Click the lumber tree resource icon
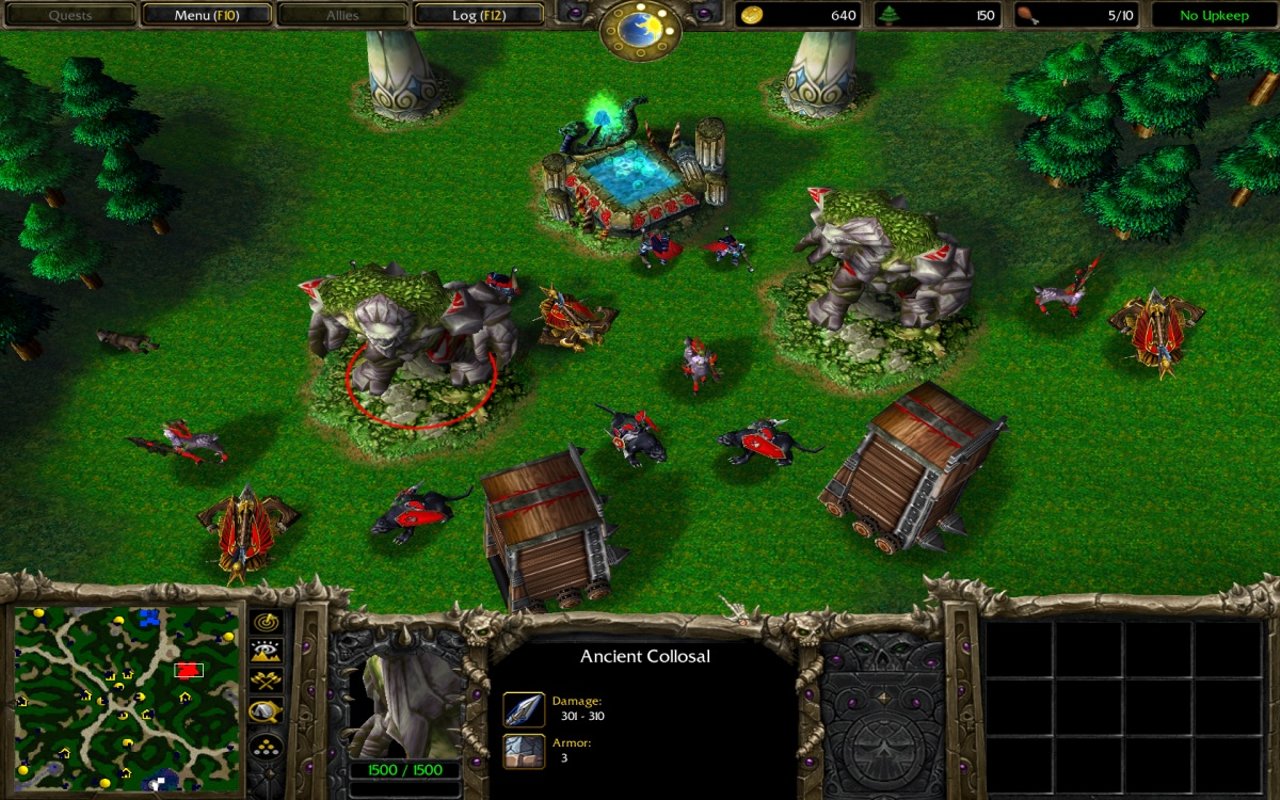The width and height of the screenshot is (1280, 800). coord(888,15)
